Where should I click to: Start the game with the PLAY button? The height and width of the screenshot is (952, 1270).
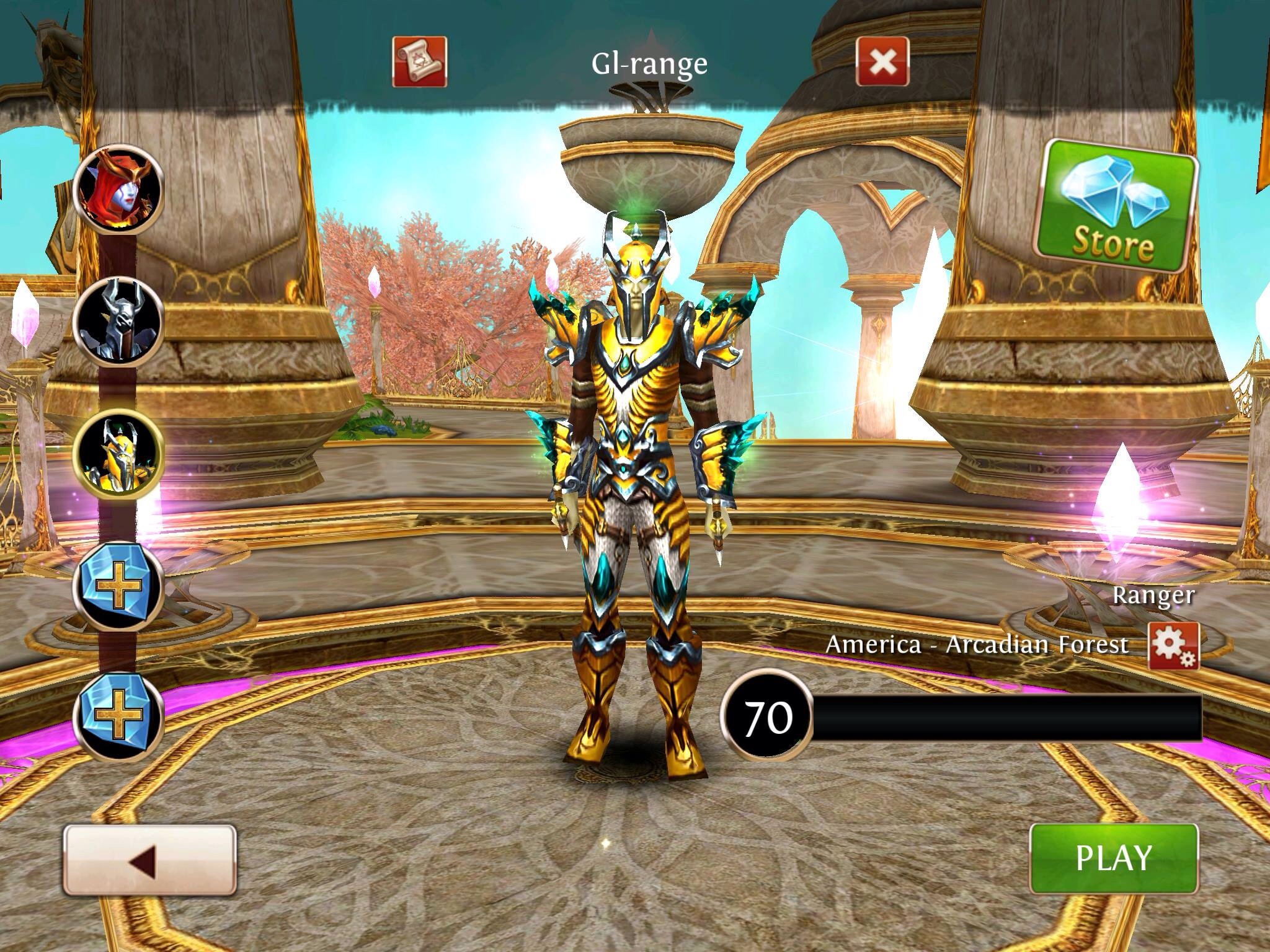pyautogui.click(x=1113, y=858)
